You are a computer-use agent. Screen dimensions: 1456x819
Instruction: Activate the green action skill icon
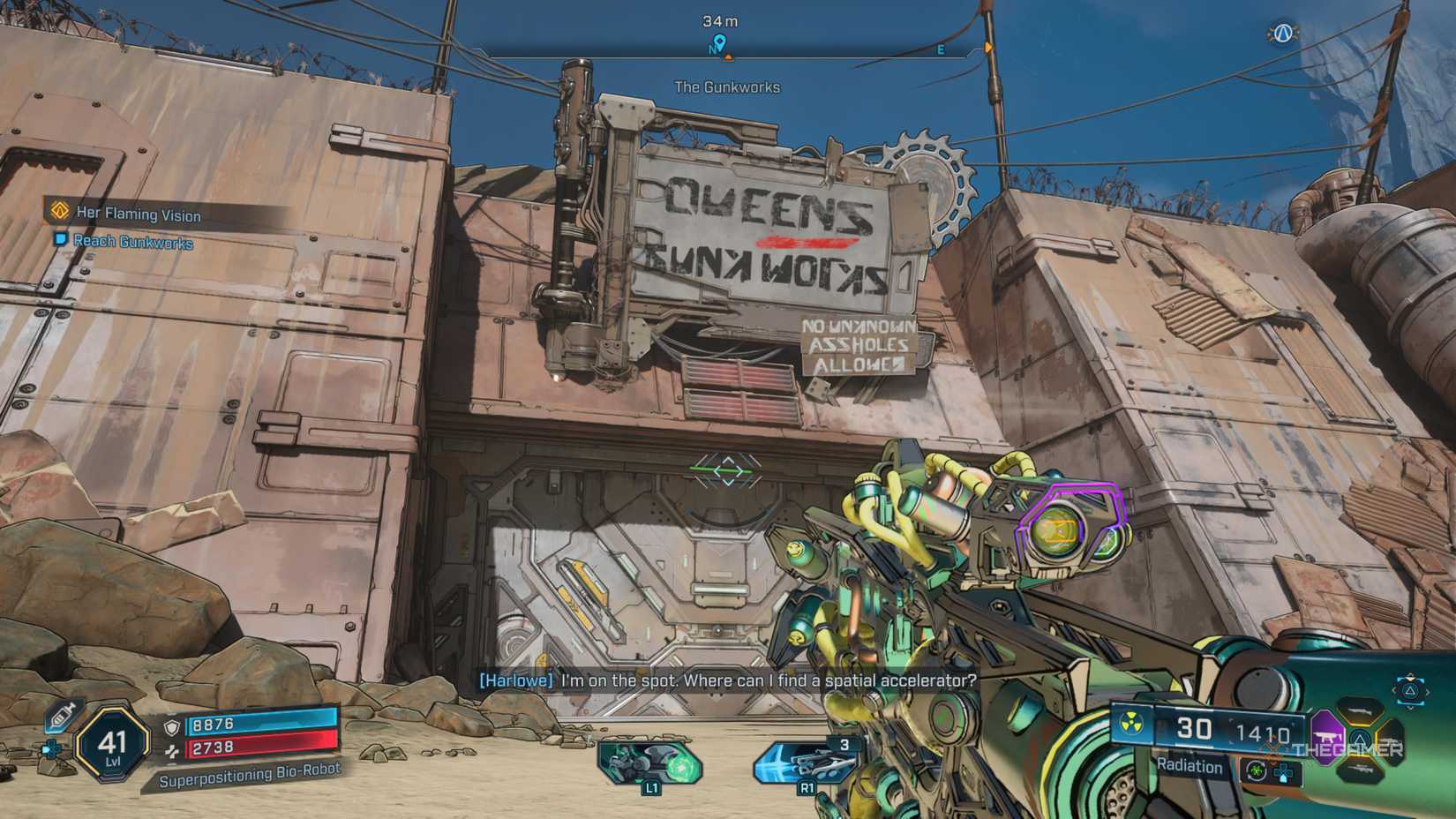pyautogui.click(x=650, y=761)
